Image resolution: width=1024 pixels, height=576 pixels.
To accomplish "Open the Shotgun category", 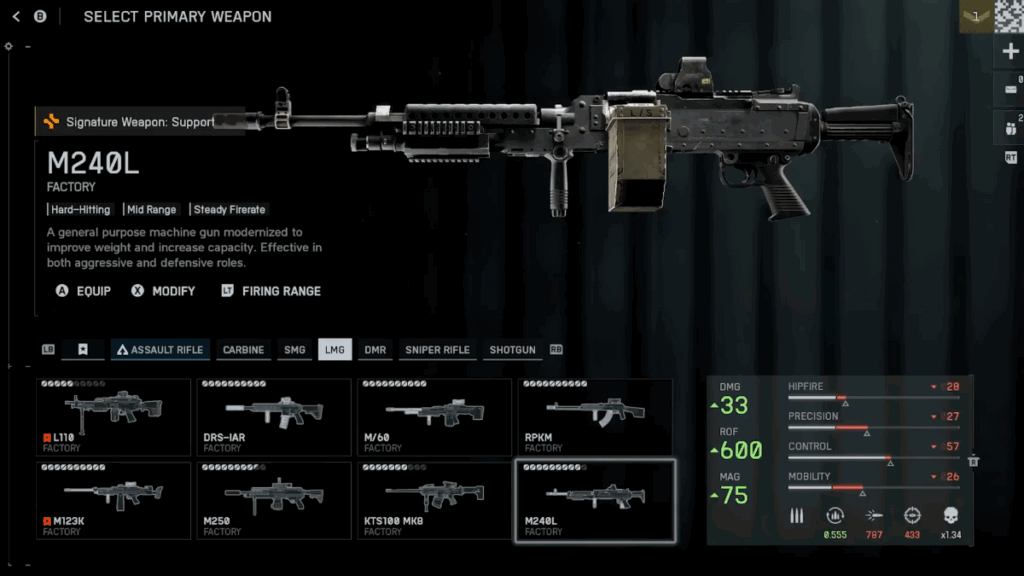I will click(x=512, y=350).
